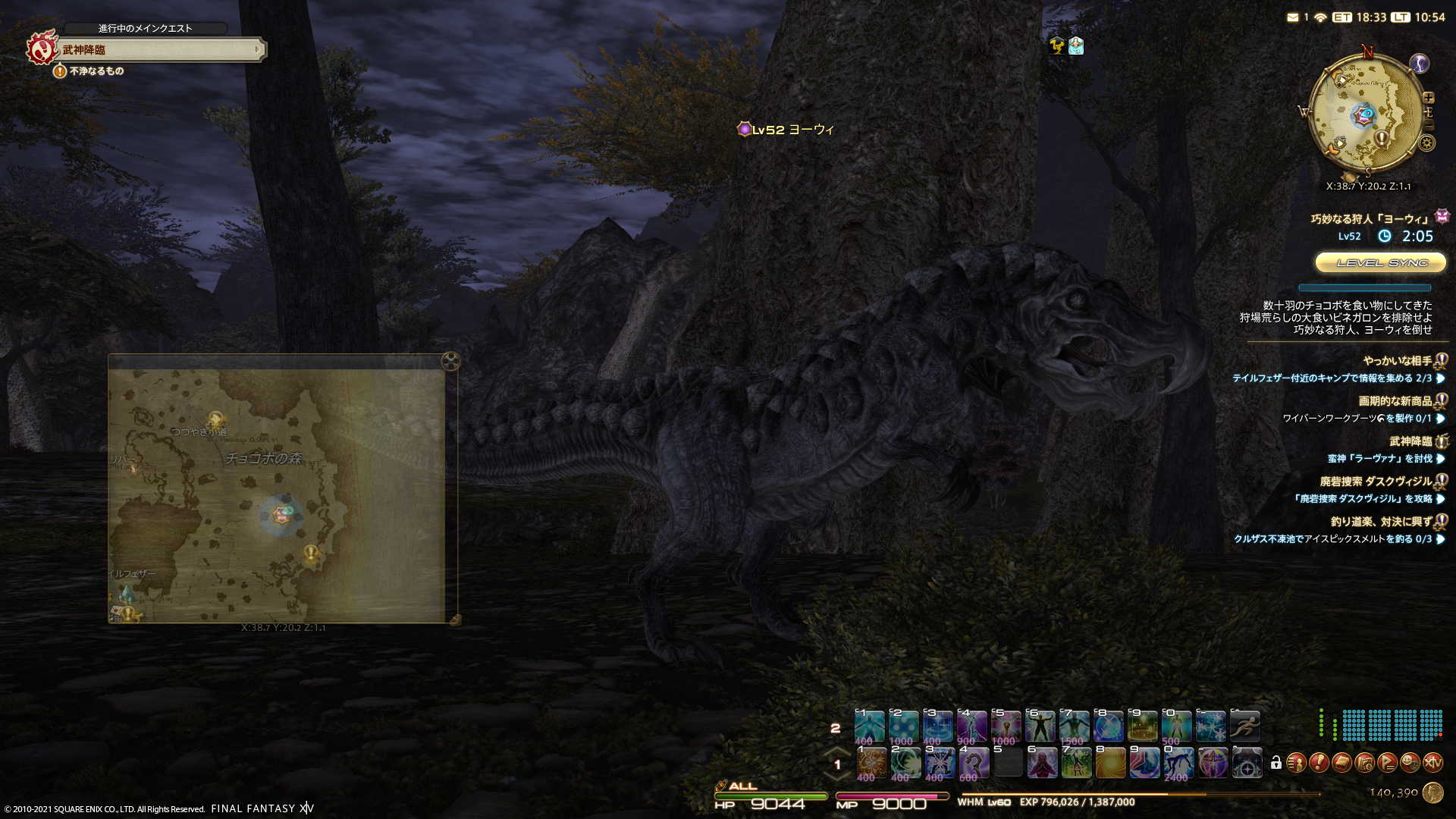The width and height of the screenshot is (1456, 819).
Task: Toggle the hotbar padlock
Action: pyautogui.click(x=1276, y=763)
